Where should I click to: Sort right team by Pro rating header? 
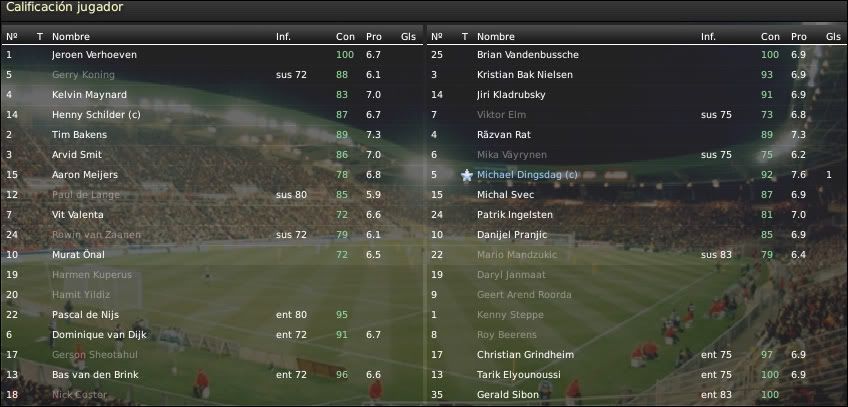tap(798, 36)
